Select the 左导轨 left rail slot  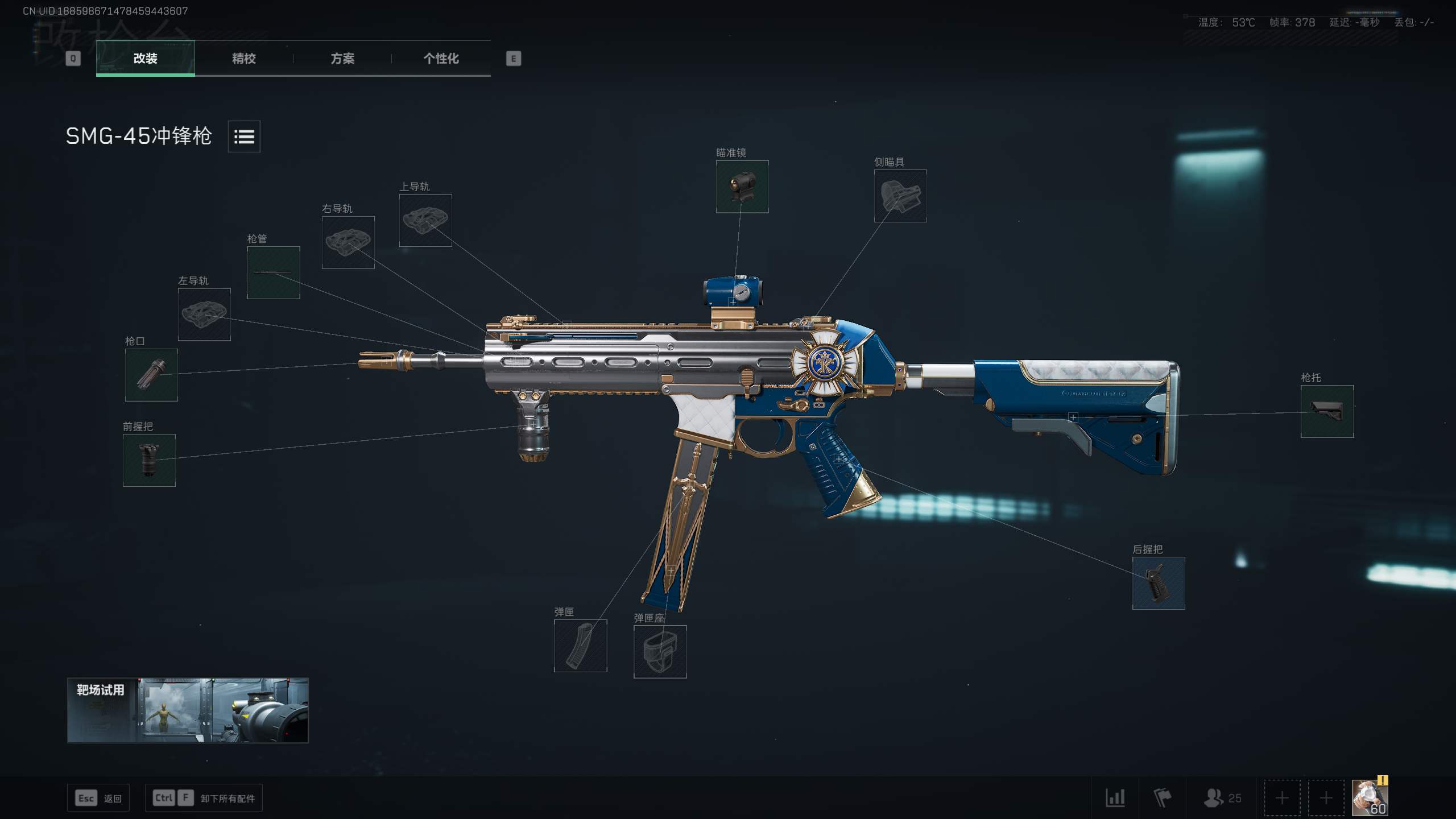pyautogui.click(x=204, y=314)
